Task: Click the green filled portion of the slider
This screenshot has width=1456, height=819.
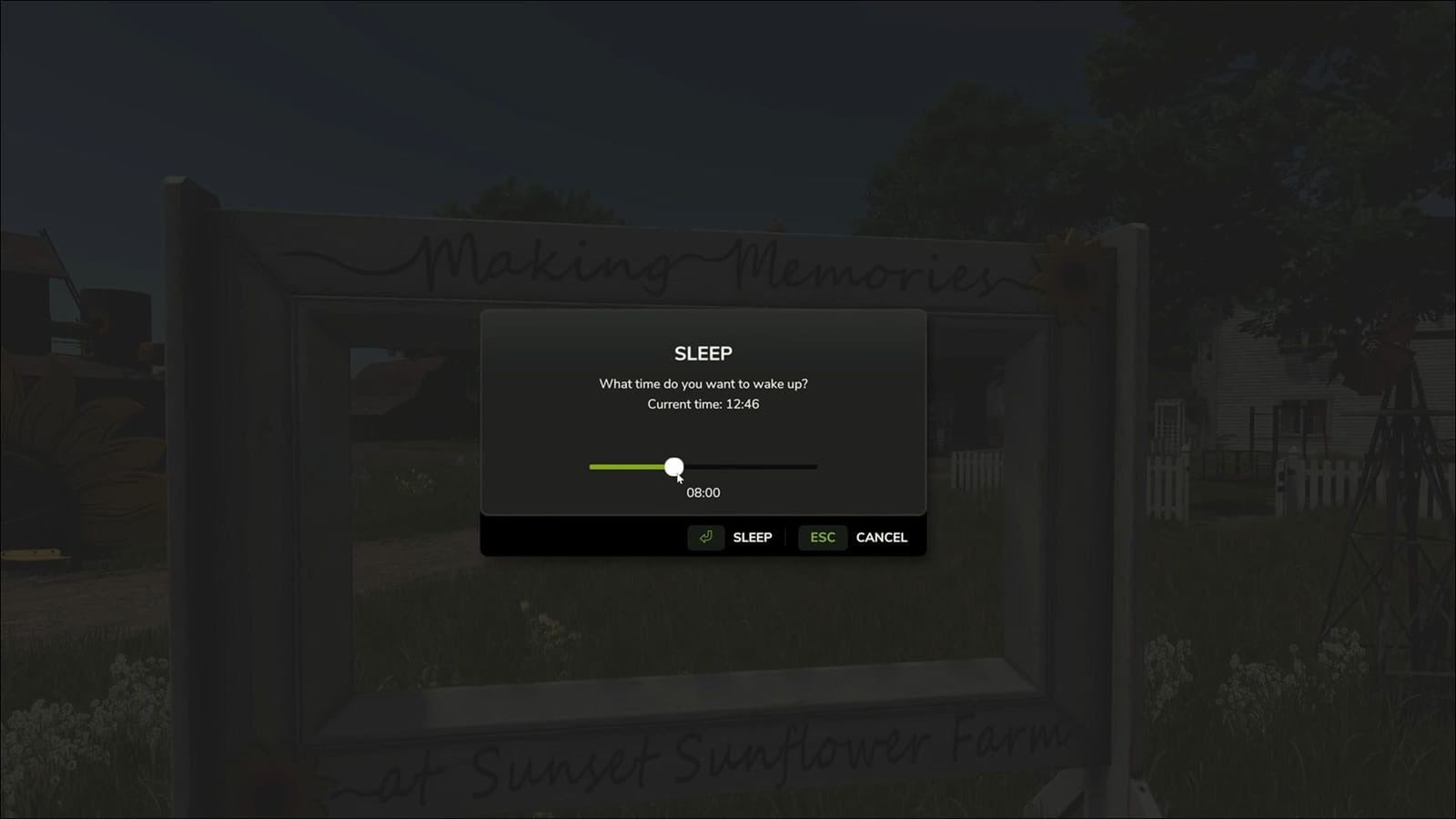Action: click(x=628, y=467)
